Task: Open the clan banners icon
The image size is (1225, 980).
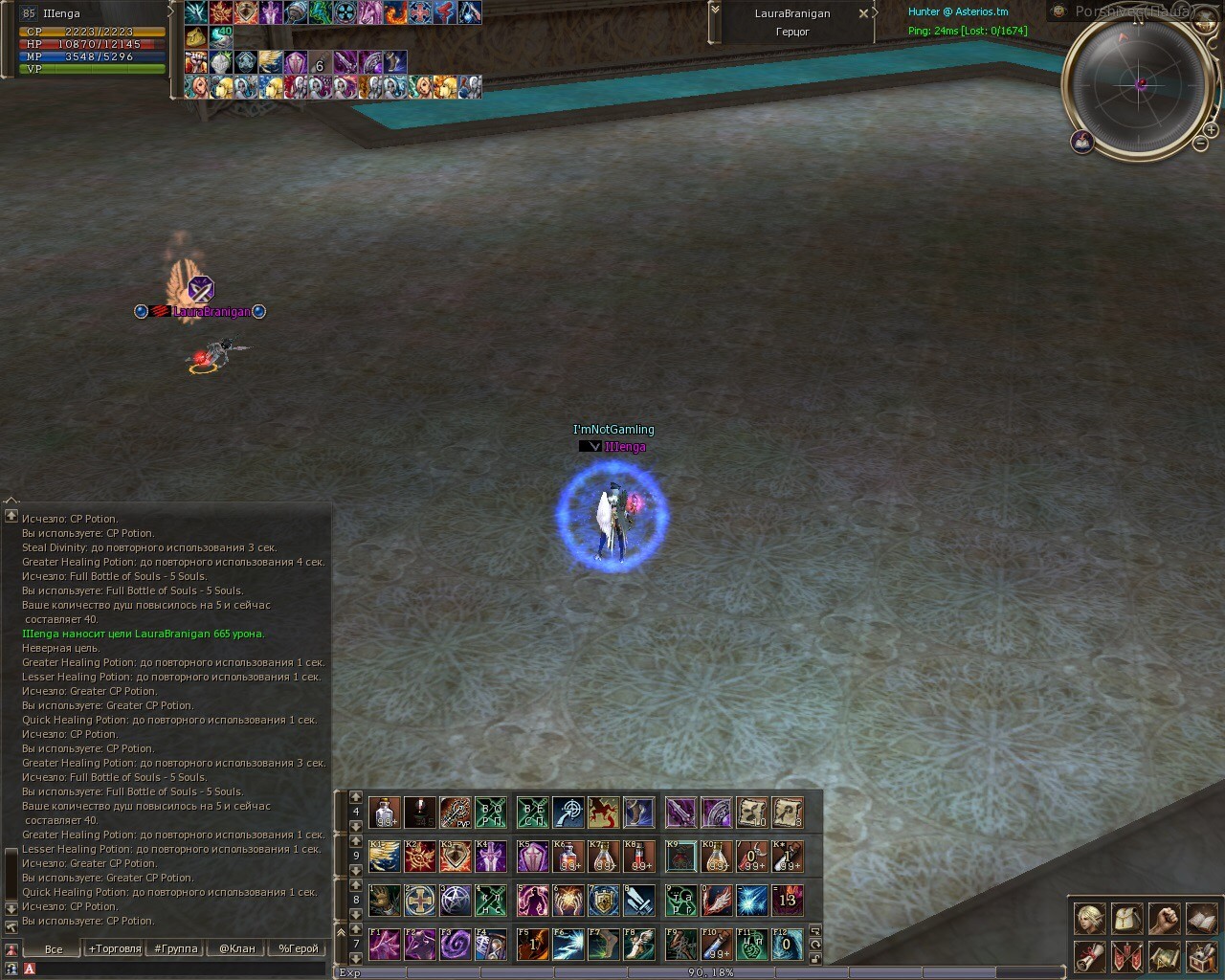Action: [1126, 955]
